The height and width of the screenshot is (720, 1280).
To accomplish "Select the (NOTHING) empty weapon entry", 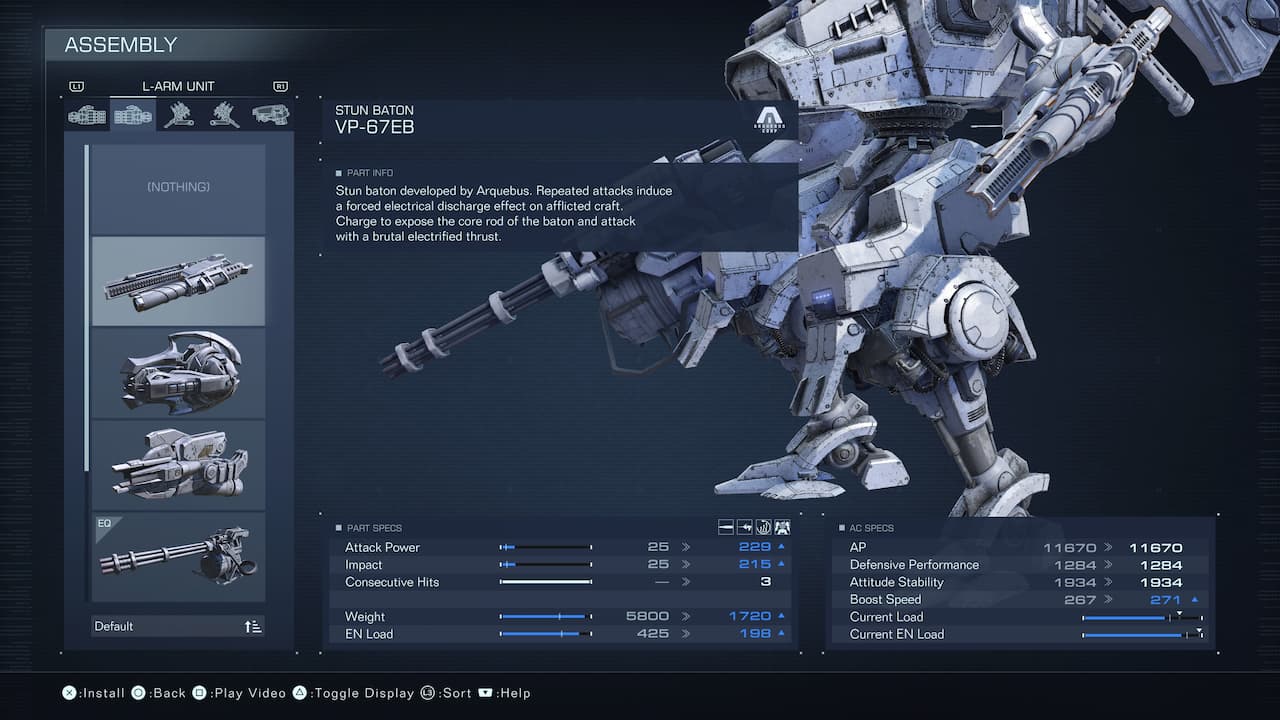I will pyautogui.click(x=178, y=188).
